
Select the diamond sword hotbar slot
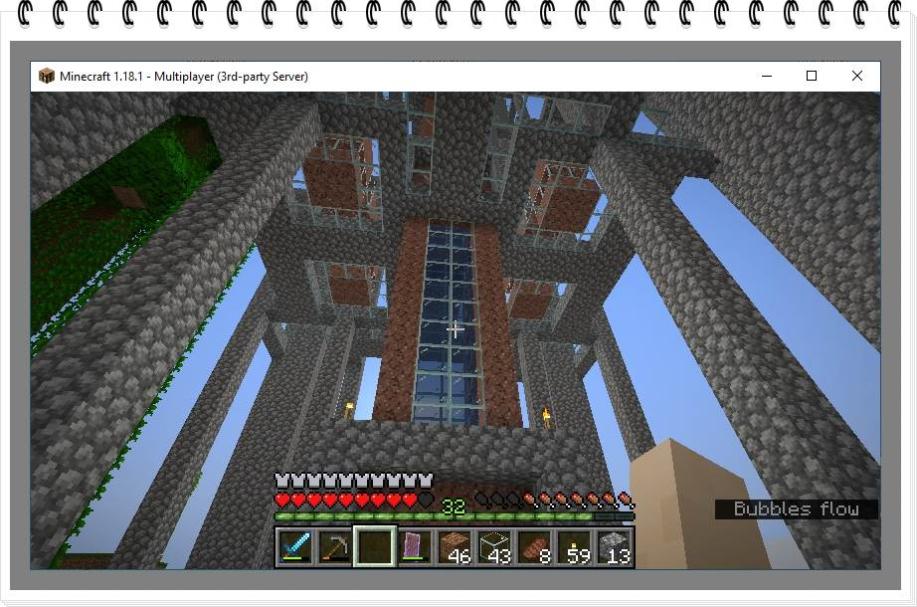(x=295, y=547)
